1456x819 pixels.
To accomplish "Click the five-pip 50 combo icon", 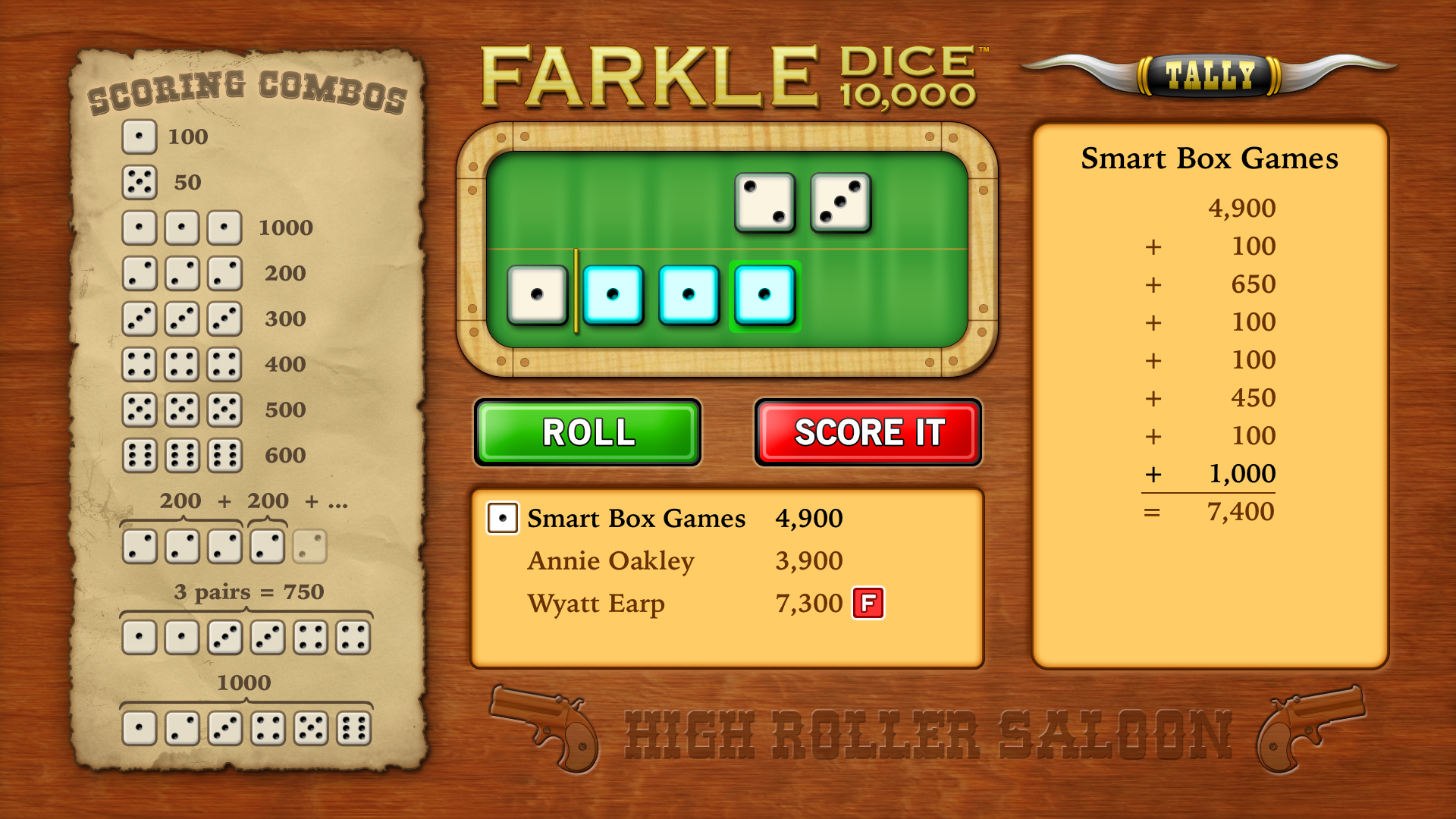I will pos(139,183).
